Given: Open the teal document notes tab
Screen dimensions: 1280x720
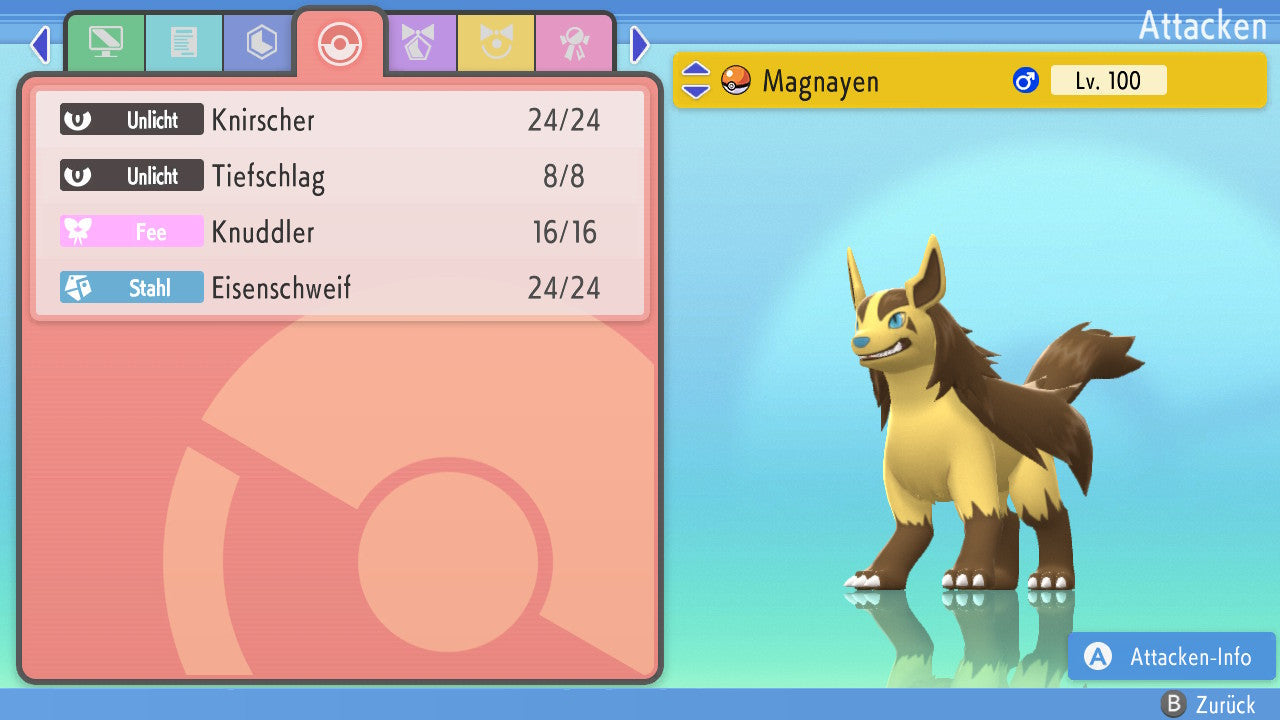Looking at the screenshot, I should click(x=183, y=43).
